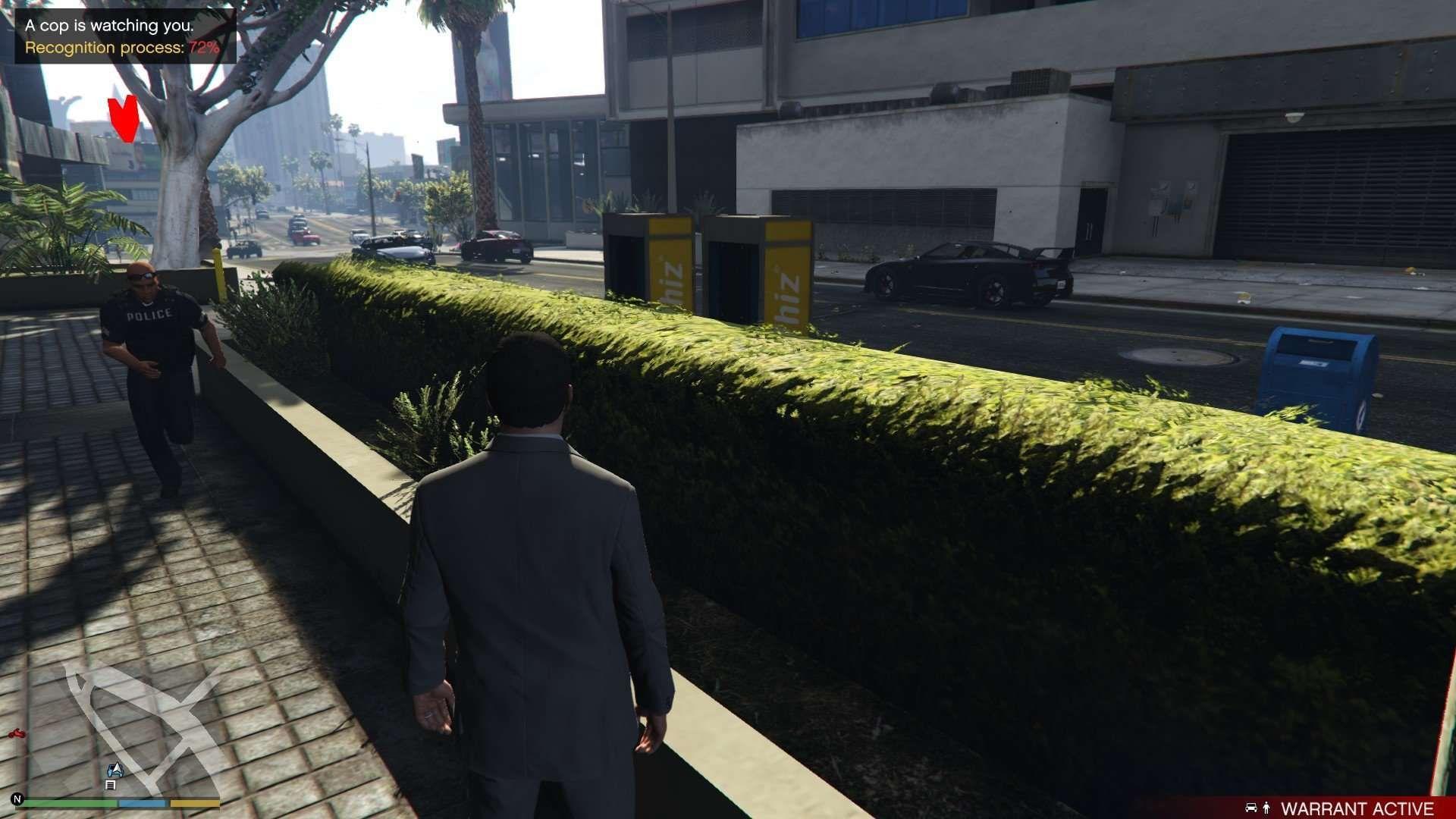Click the warrant pedestrian icon

click(x=1266, y=808)
